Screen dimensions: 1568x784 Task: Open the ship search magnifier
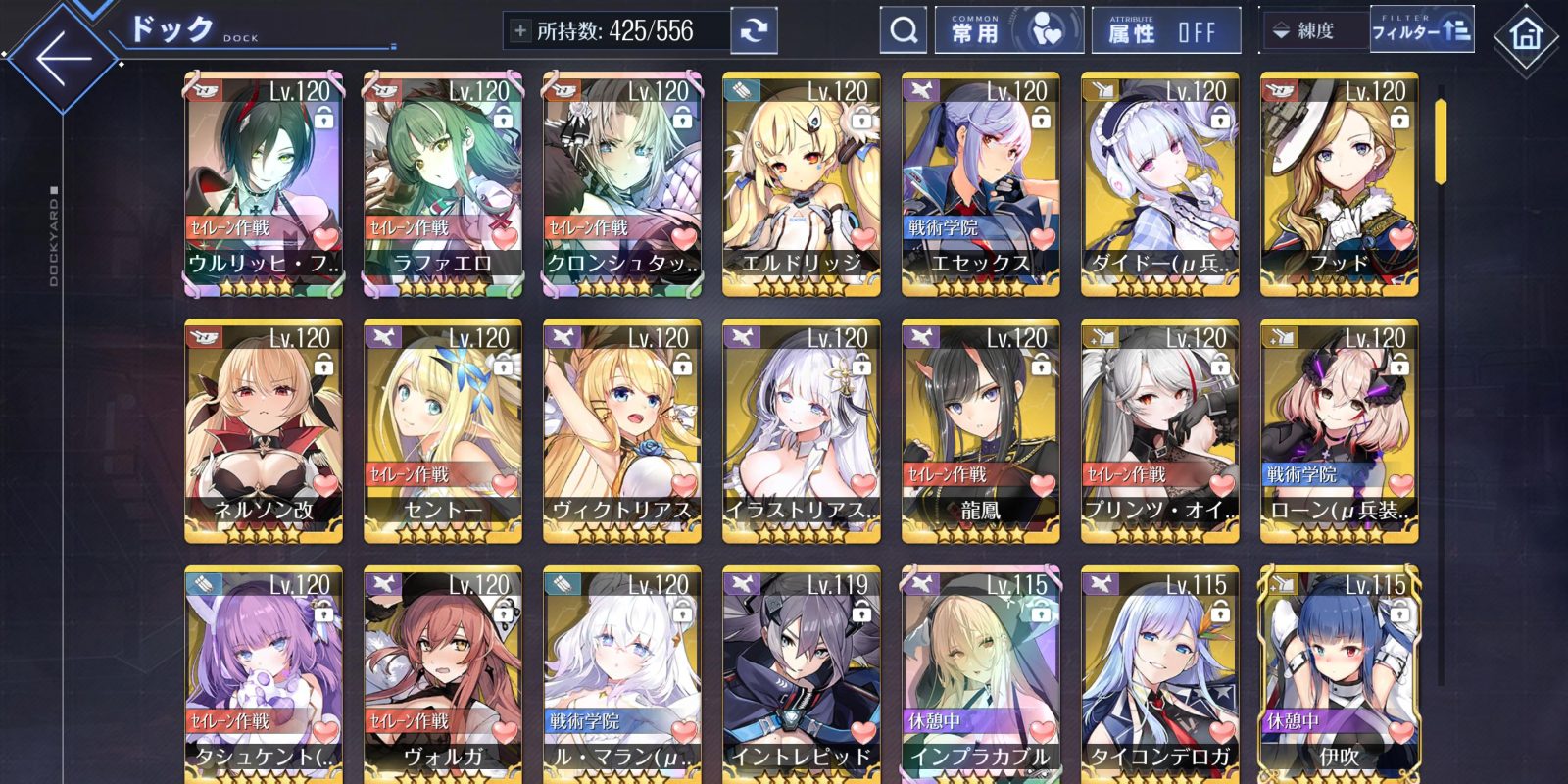pos(904,31)
